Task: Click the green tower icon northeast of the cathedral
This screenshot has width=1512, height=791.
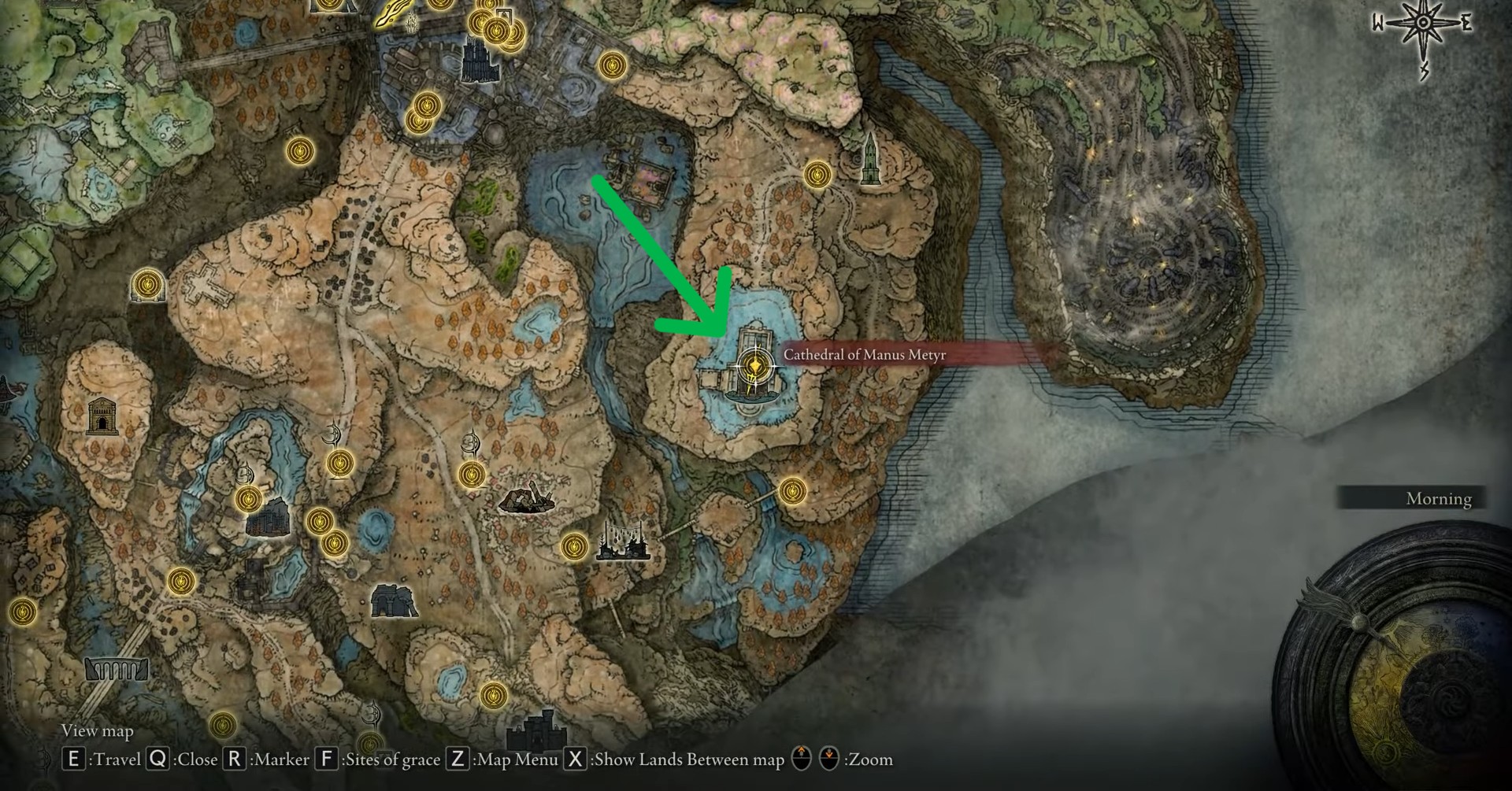Action: pyautogui.click(x=869, y=156)
